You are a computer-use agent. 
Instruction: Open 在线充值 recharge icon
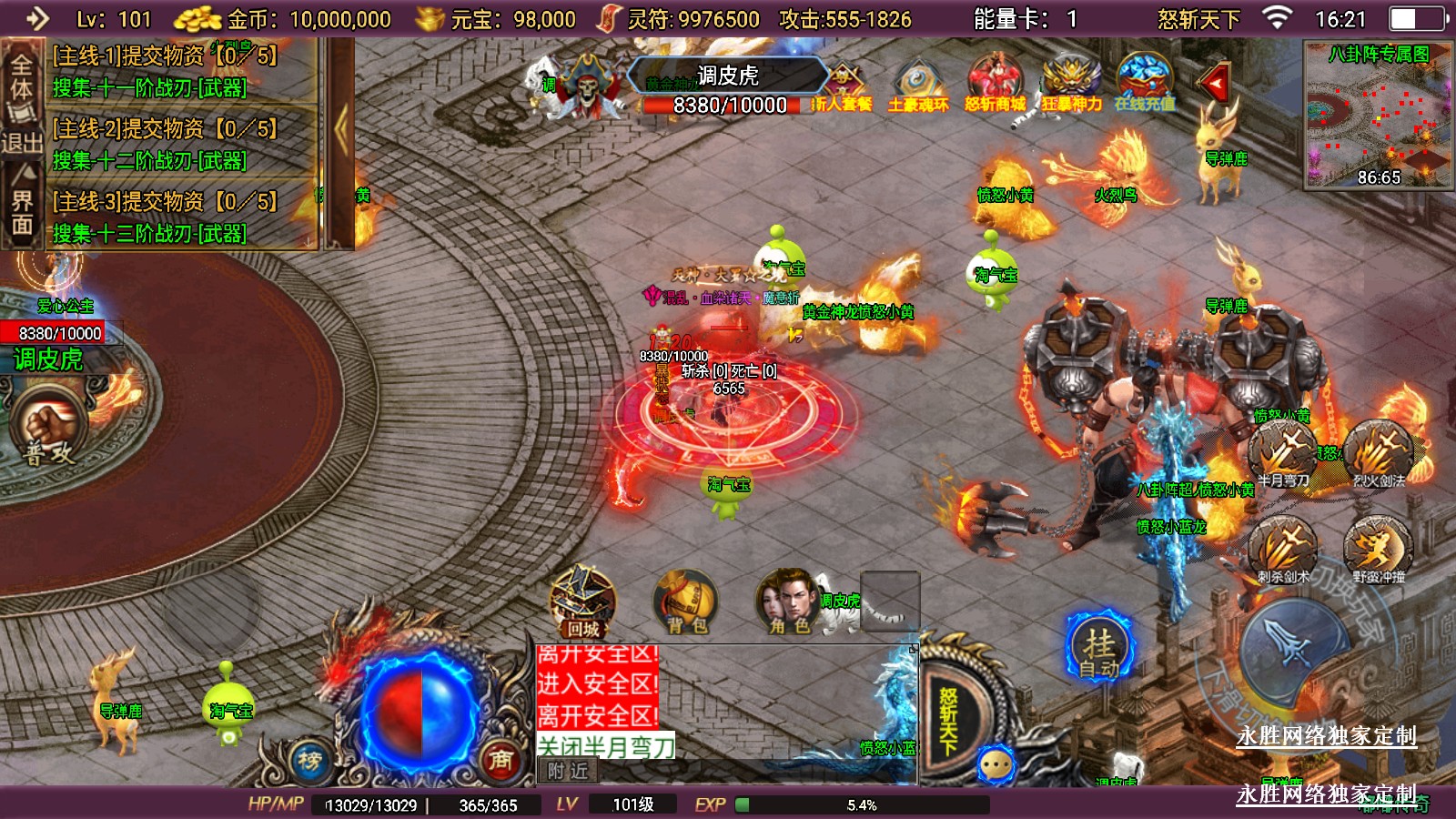(1145, 84)
